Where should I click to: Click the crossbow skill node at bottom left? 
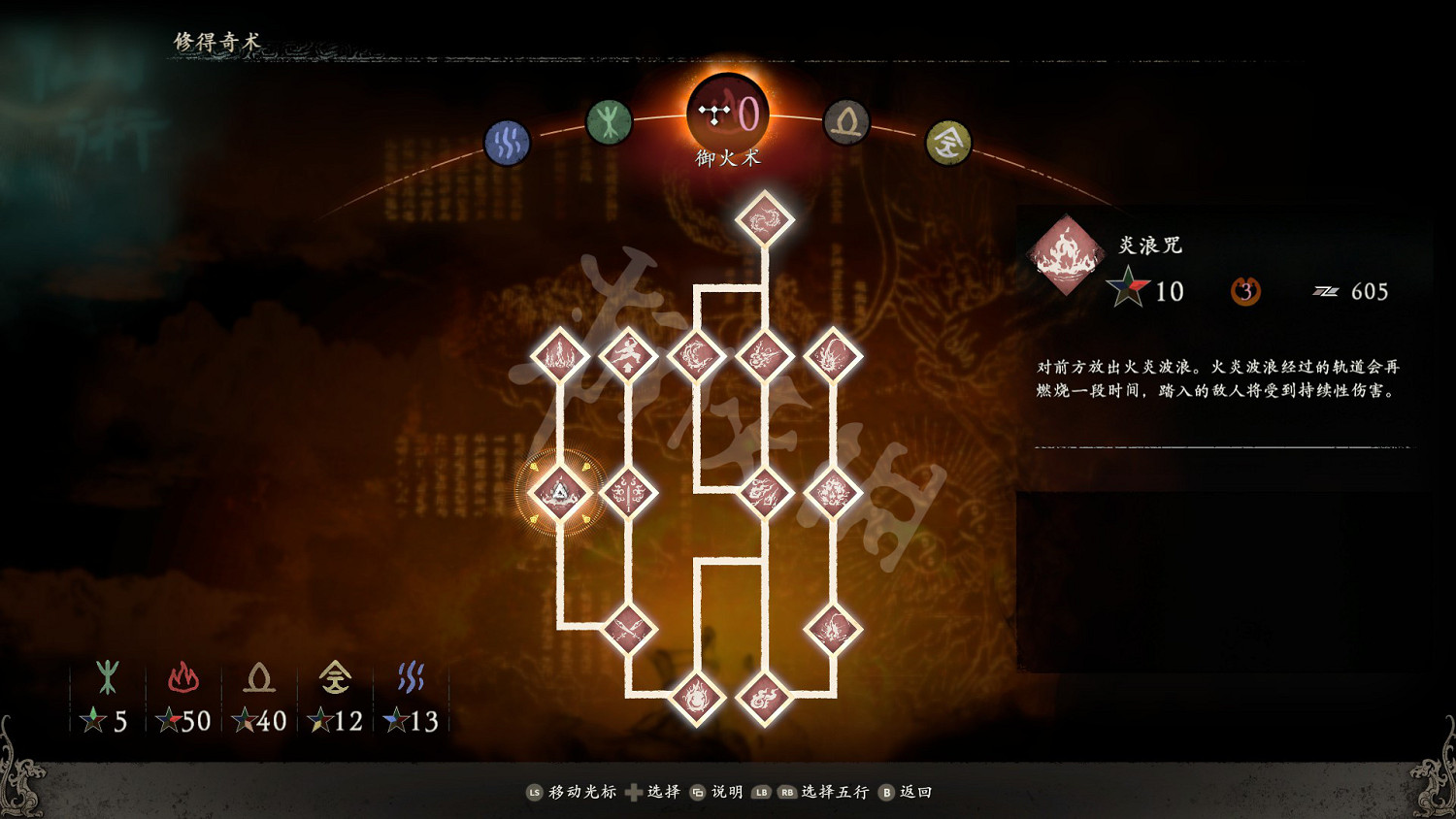pos(631,629)
